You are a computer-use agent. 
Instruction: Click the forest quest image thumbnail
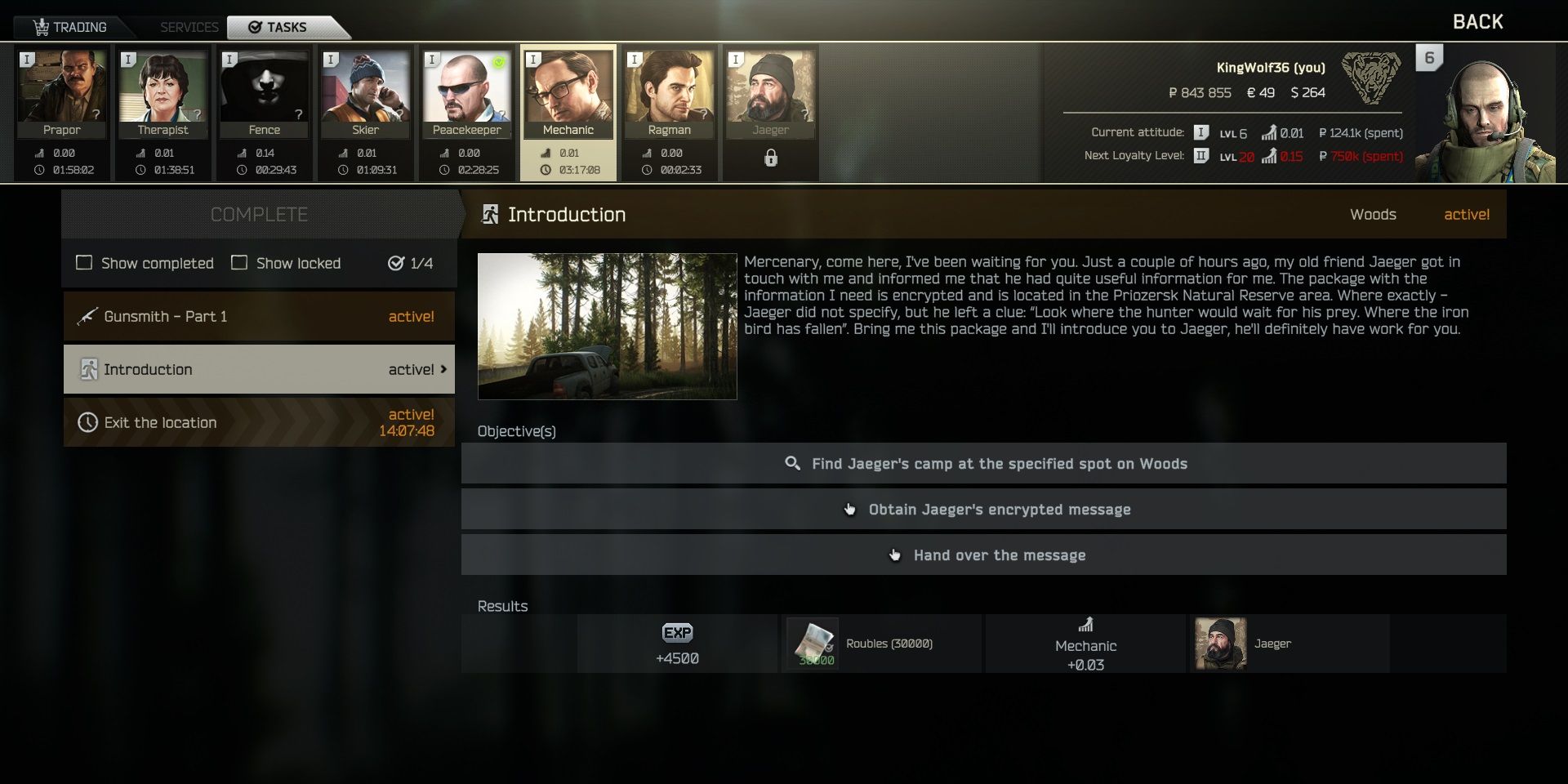[607, 326]
